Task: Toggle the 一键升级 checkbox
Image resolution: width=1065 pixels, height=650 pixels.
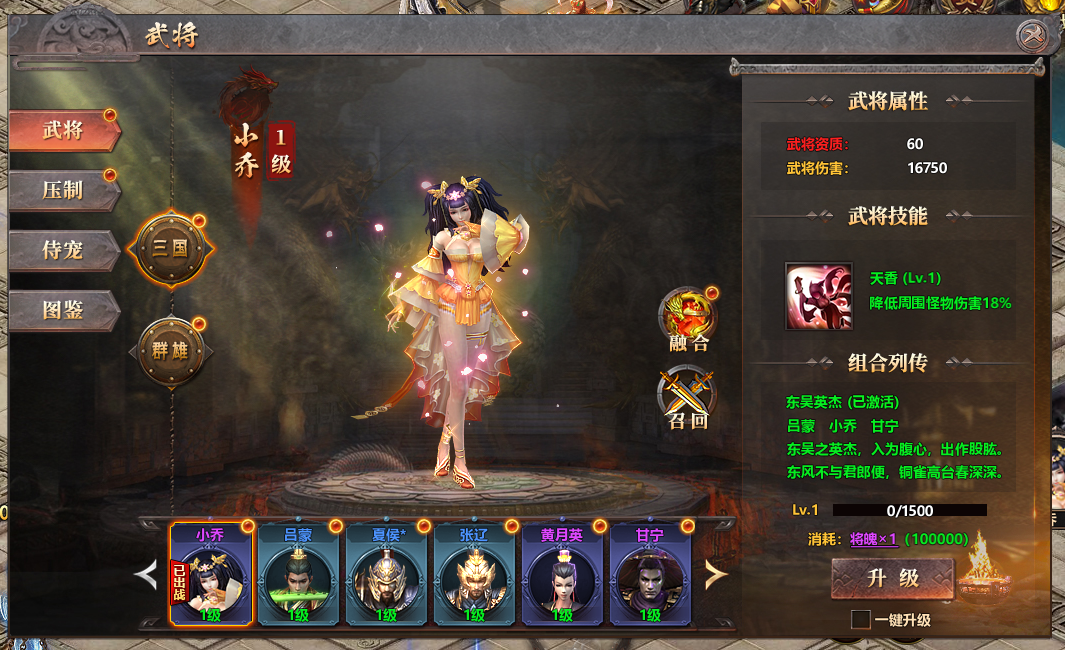Action: point(860,620)
